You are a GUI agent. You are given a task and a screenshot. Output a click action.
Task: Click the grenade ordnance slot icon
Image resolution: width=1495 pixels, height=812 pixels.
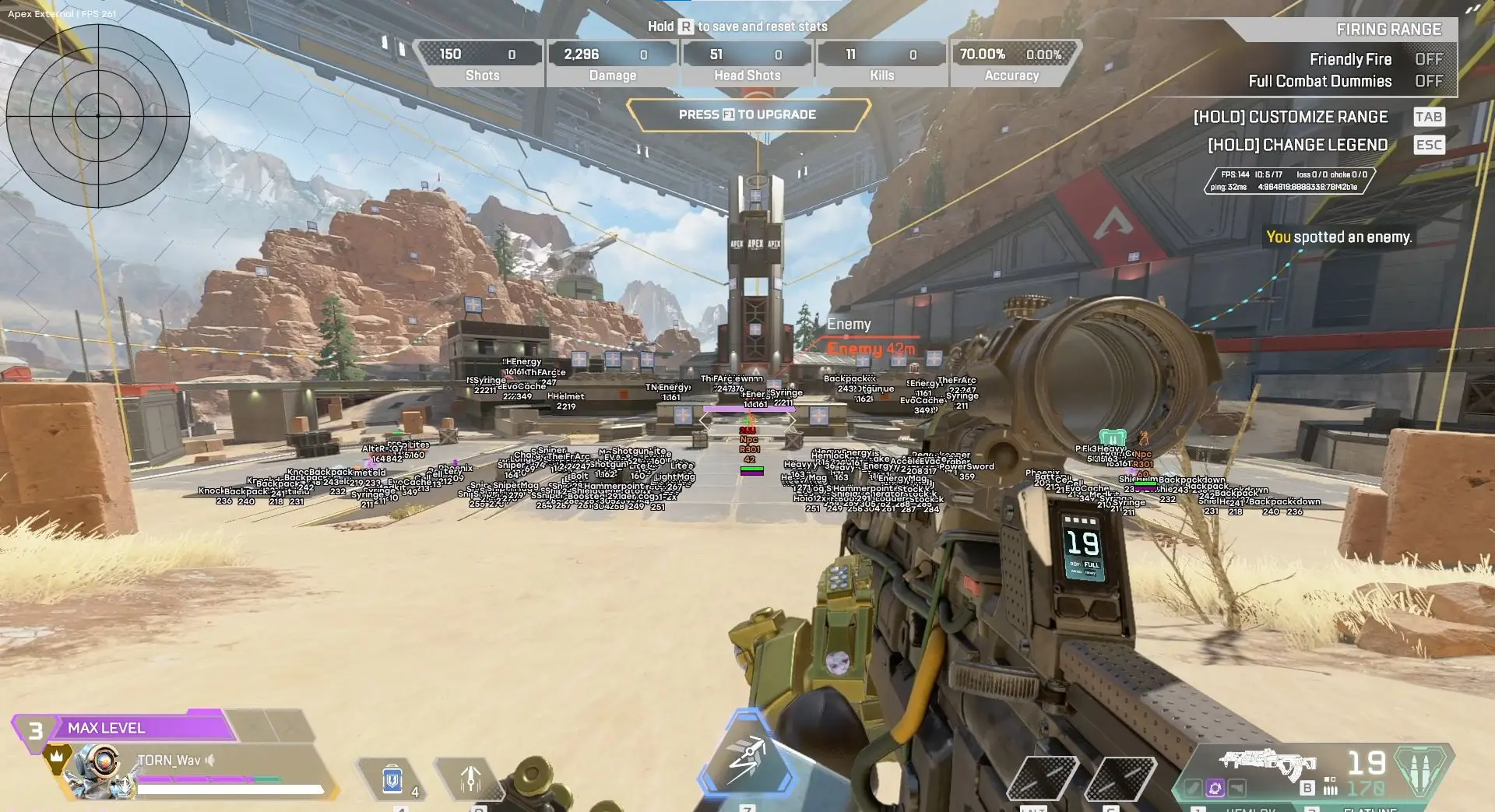[470, 779]
